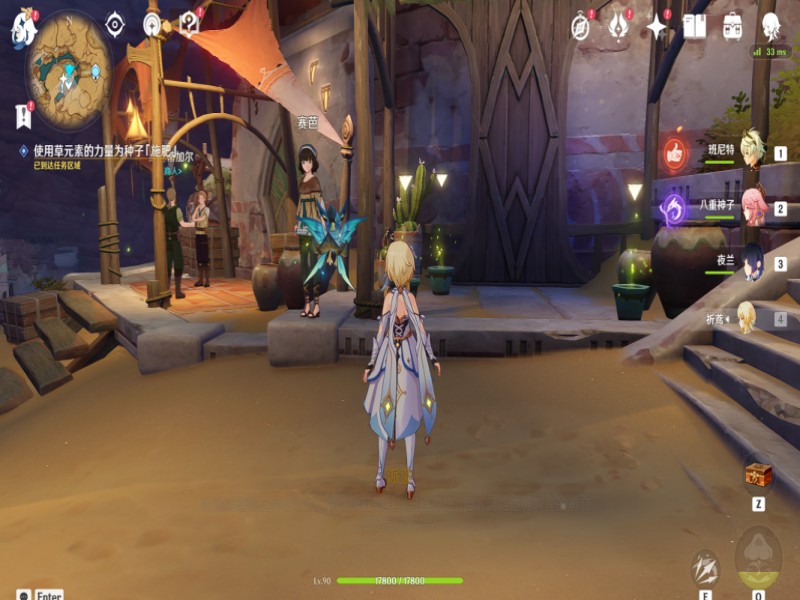The width and height of the screenshot is (800, 600).
Task: Open the quest-marker book icon with red alert
Action: 190,23
